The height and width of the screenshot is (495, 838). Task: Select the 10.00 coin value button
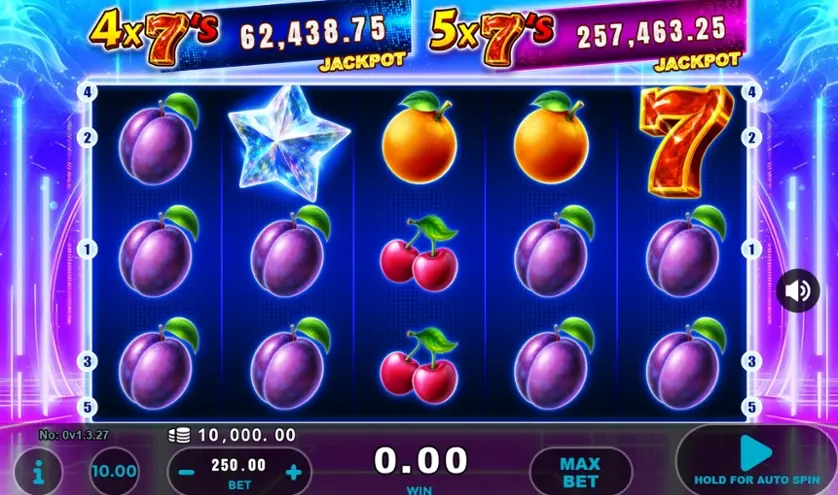114,470
